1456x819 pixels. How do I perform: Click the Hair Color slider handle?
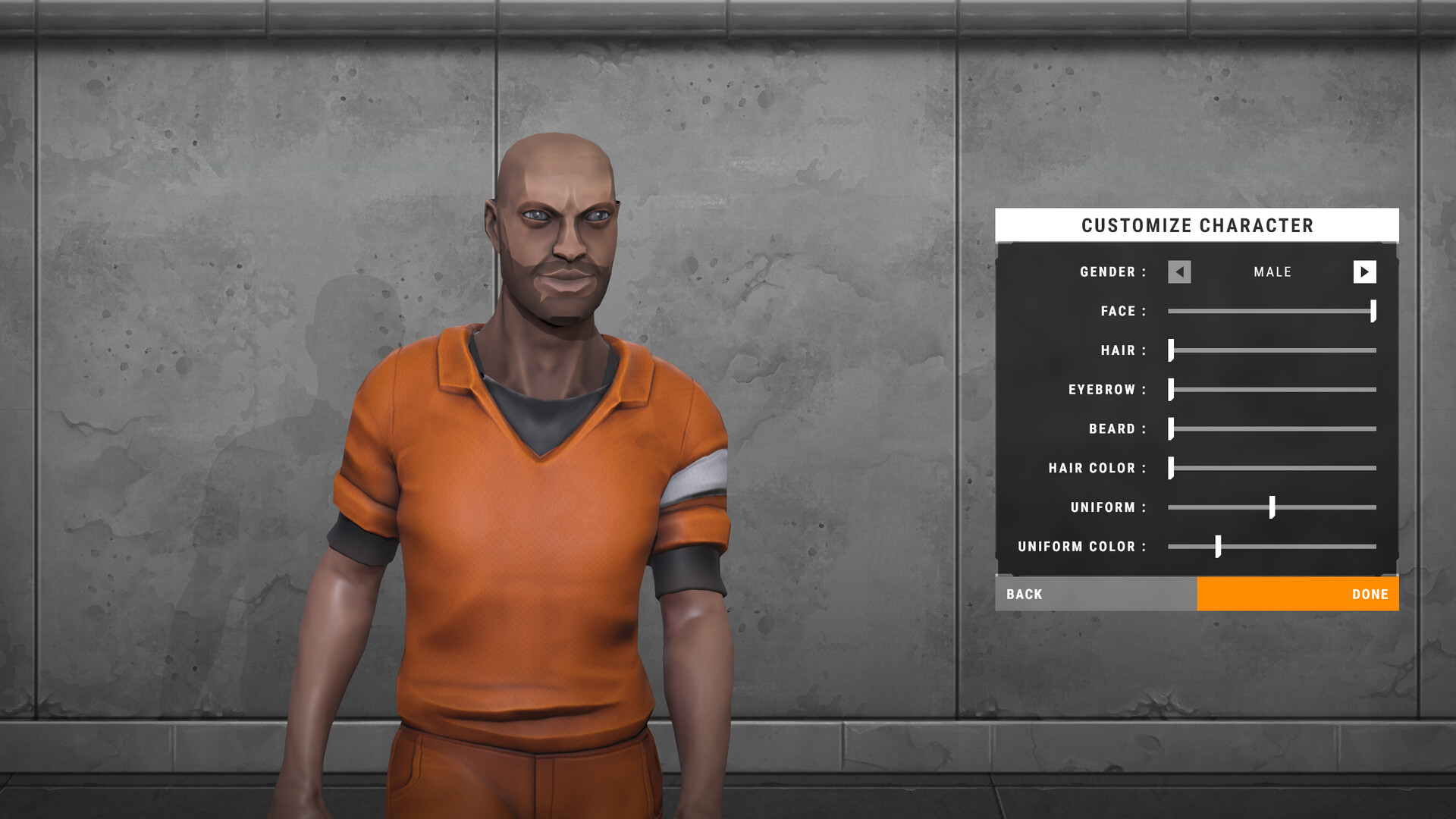click(x=1172, y=468)
